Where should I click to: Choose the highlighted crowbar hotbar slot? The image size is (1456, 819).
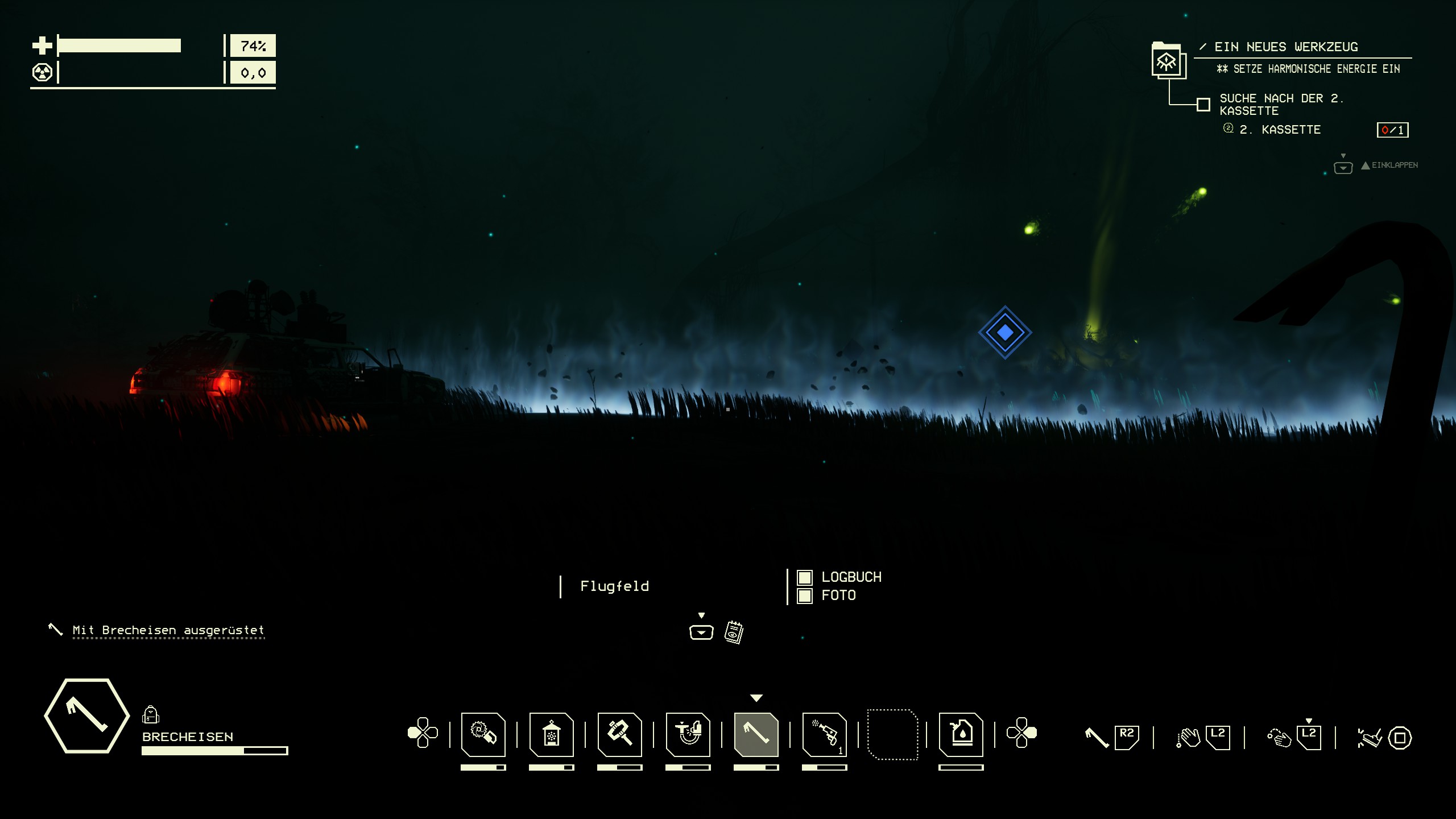point(756,734)
